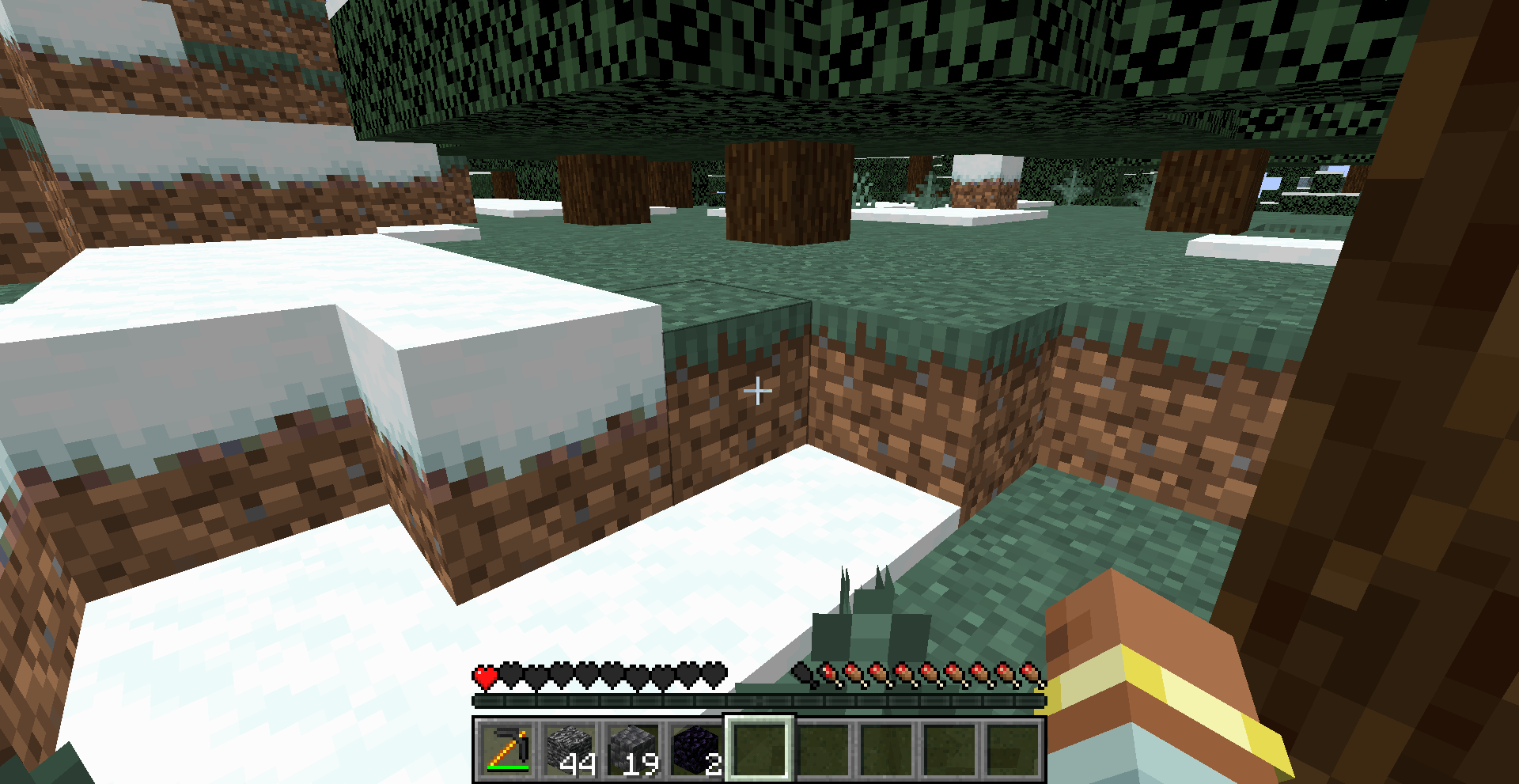Click the rightmost empty black heart
Screen dimensions: 1519x784
pyautogui.click(x=712, y=676)
